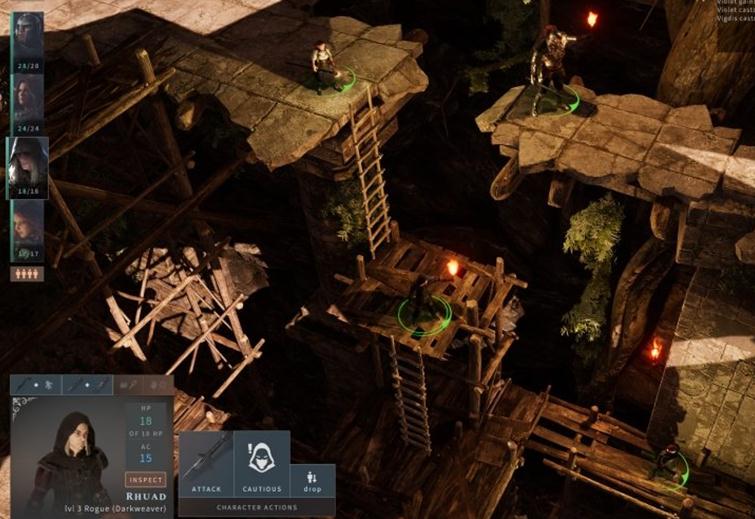Toggle Cautious mode

(262, 465)
